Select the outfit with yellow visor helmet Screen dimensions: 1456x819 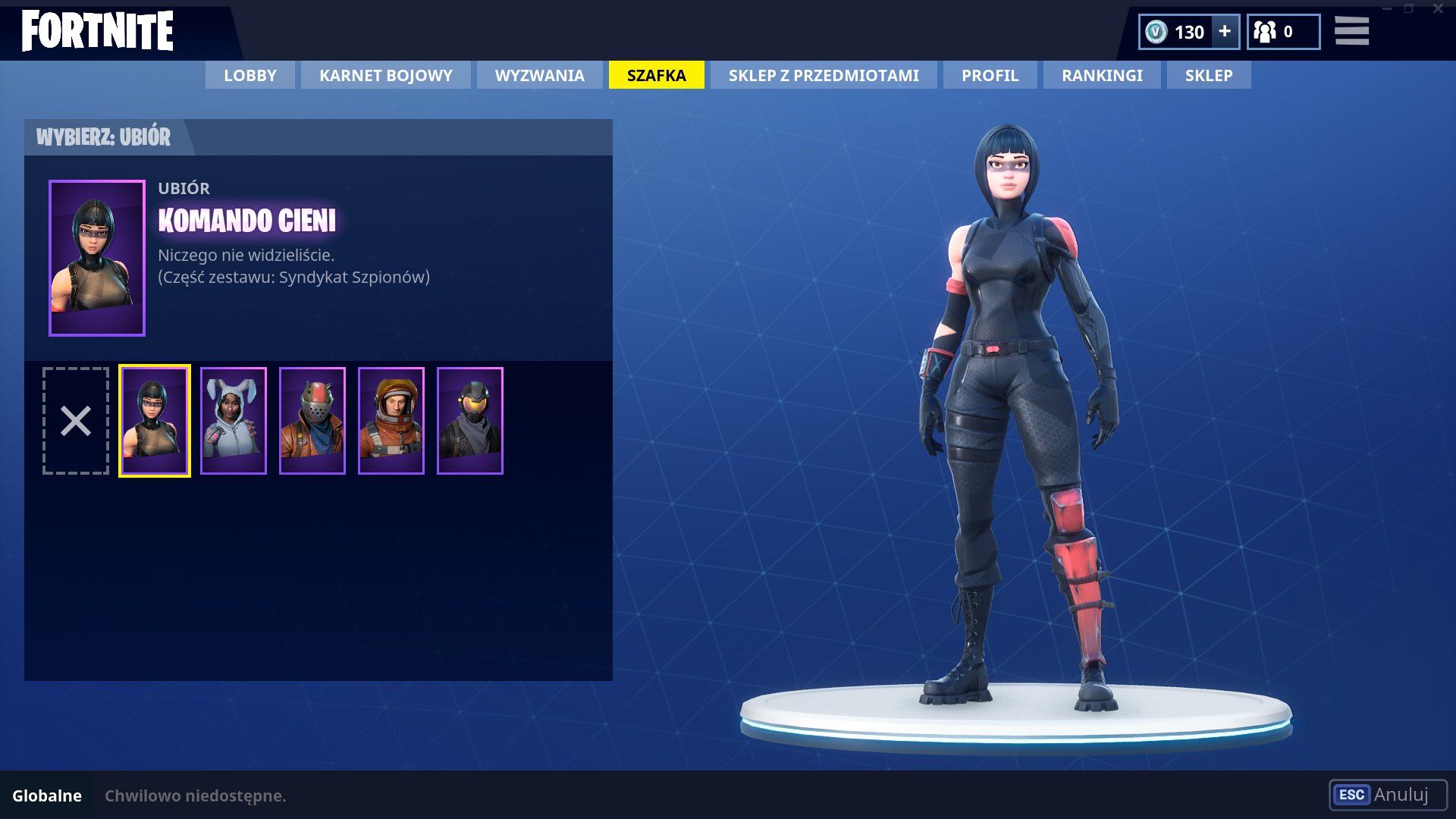pos(470,419)
